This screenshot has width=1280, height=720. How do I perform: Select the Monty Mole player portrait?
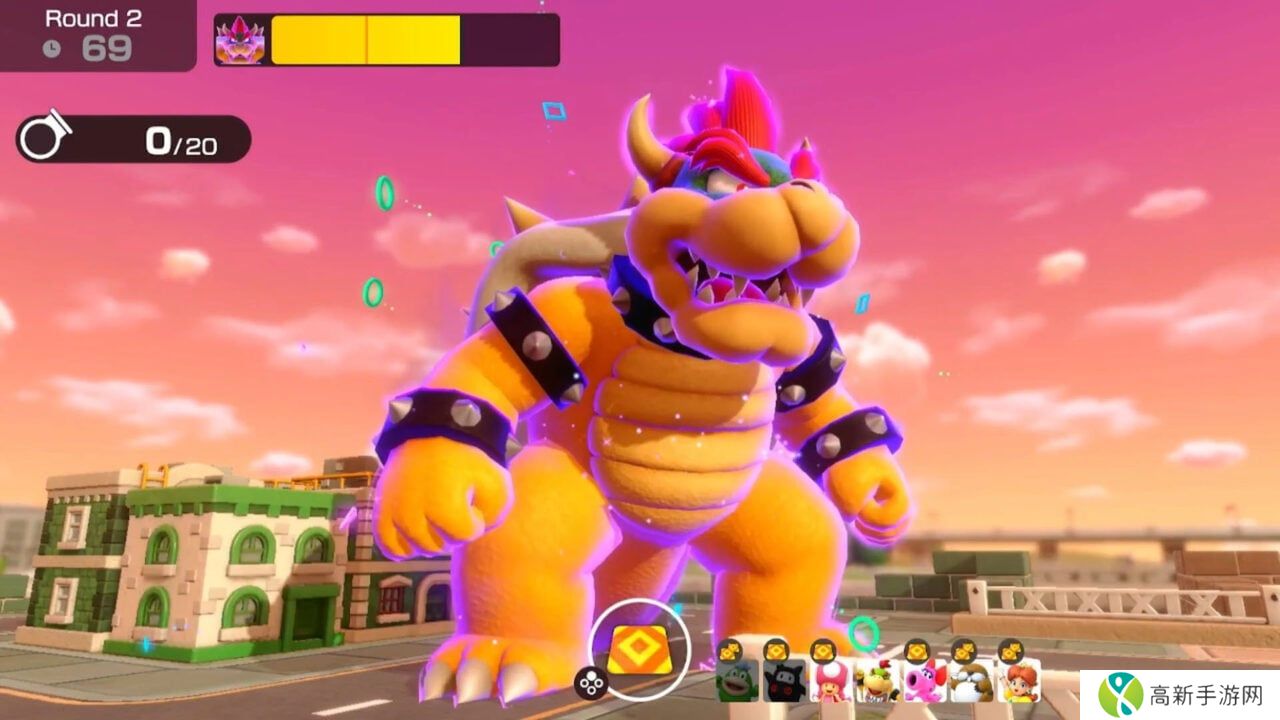[971, 680]
